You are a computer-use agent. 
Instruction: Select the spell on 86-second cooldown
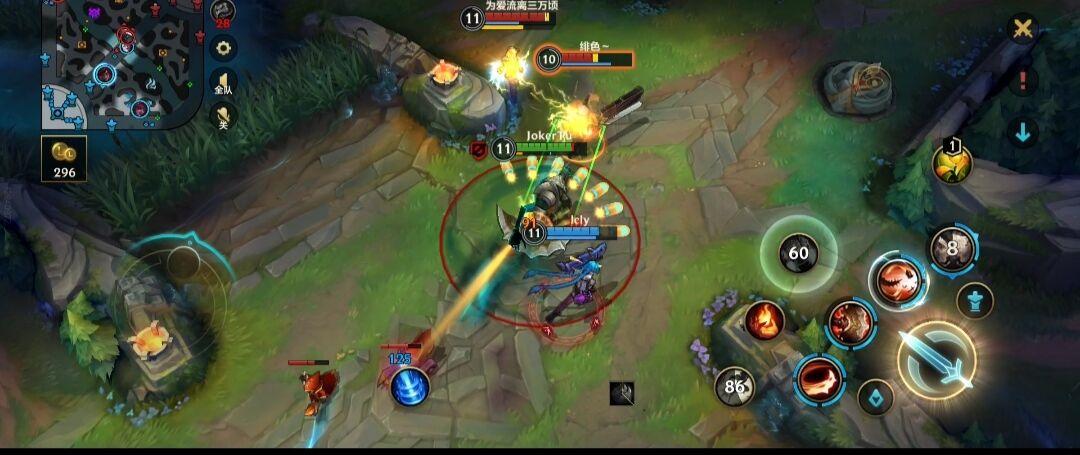pos(736,386)
